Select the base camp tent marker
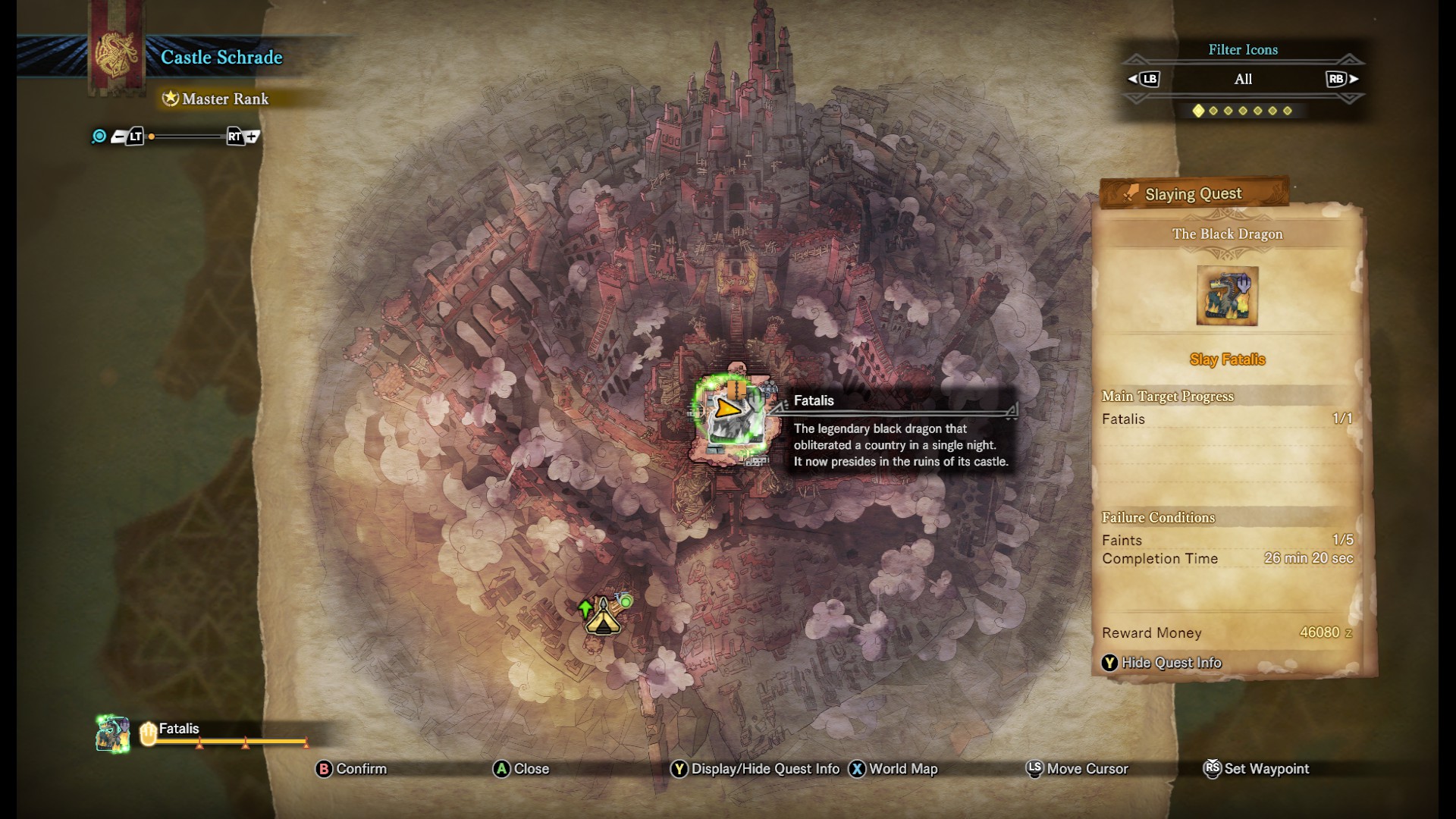Image resolution: width=1456 pixels, height=819 pixels. coord(603,617)
